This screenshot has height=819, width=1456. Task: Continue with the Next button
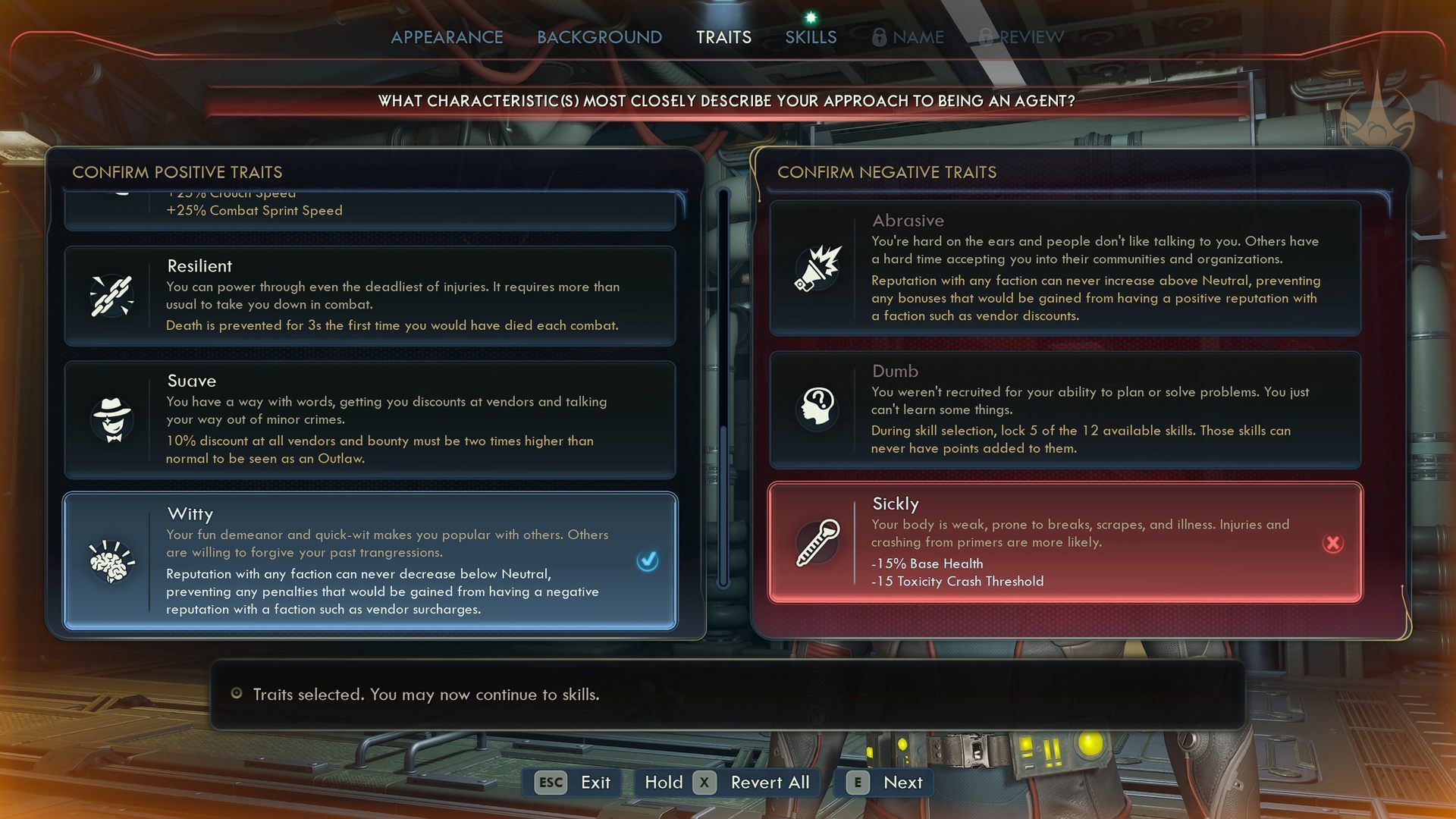coord(884,783)
